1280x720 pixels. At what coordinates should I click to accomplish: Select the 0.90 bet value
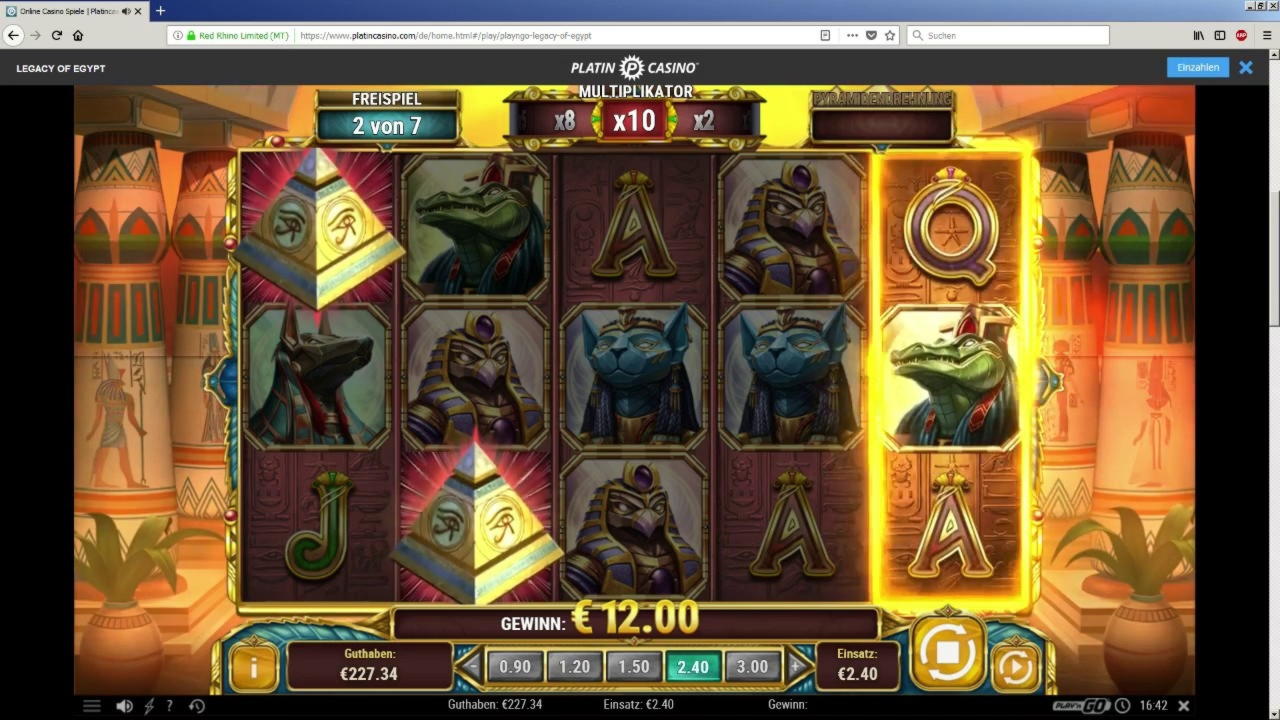point(515,666)
